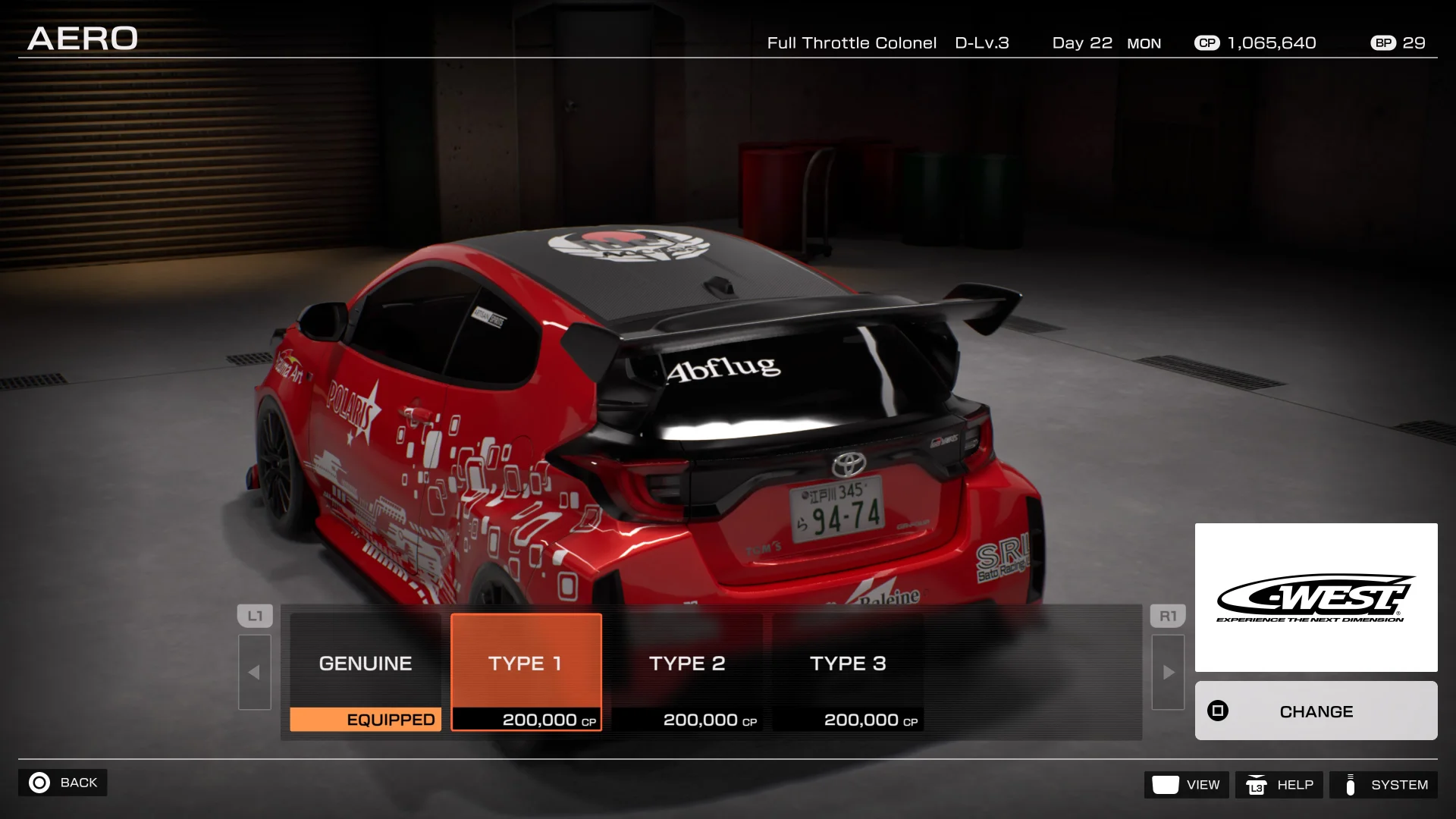1456x819 pixels.
Task: Pick the TYPE 2 aero kit
Action: point(687,671)
